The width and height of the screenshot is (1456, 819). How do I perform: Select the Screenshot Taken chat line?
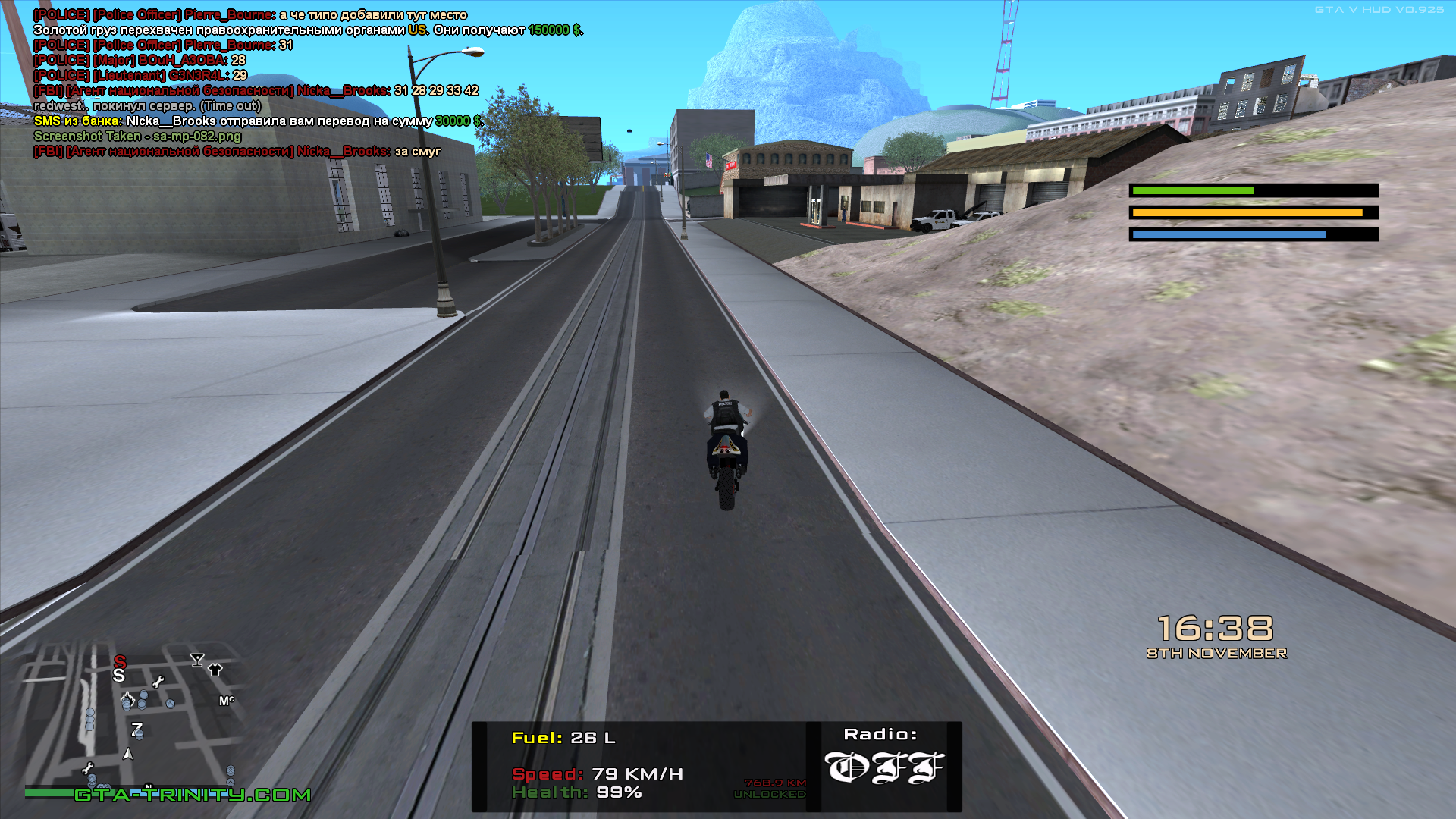tap(137, 136)
